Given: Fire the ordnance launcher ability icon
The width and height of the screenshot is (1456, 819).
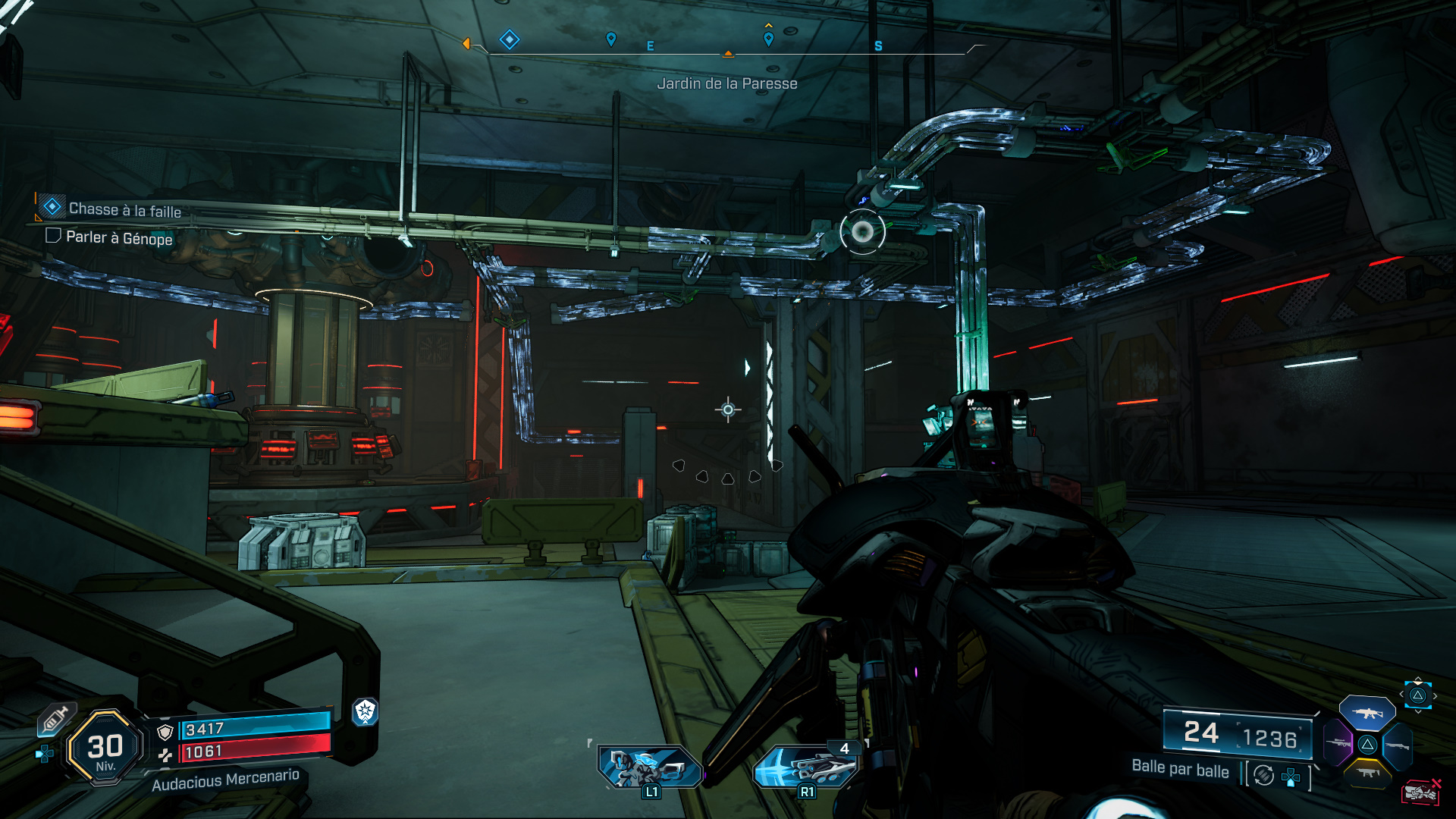Looking at the screenshot, I should coord(807,767).
